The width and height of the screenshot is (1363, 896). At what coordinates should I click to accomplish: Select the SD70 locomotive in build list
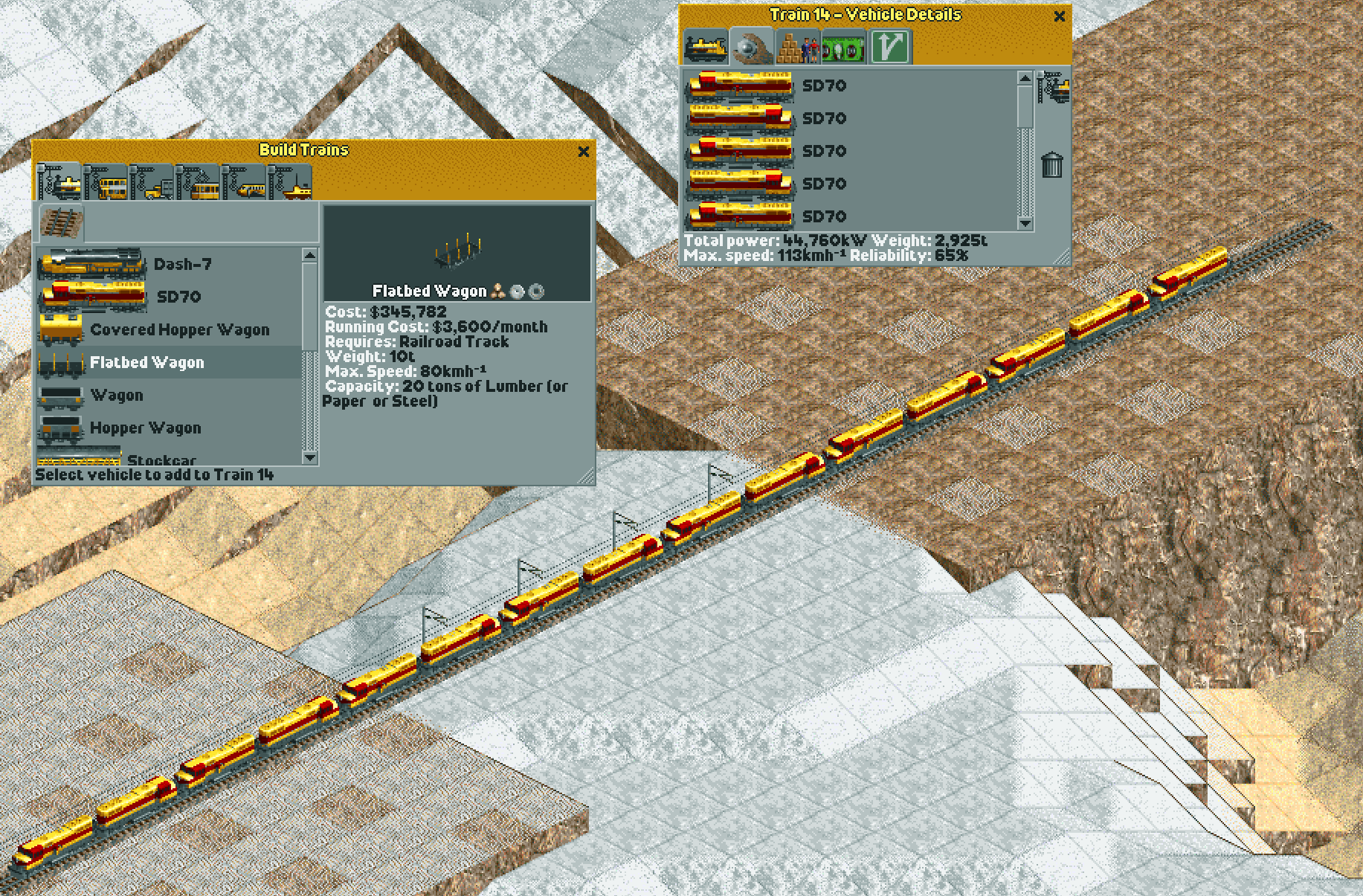[x=178, y=297]
